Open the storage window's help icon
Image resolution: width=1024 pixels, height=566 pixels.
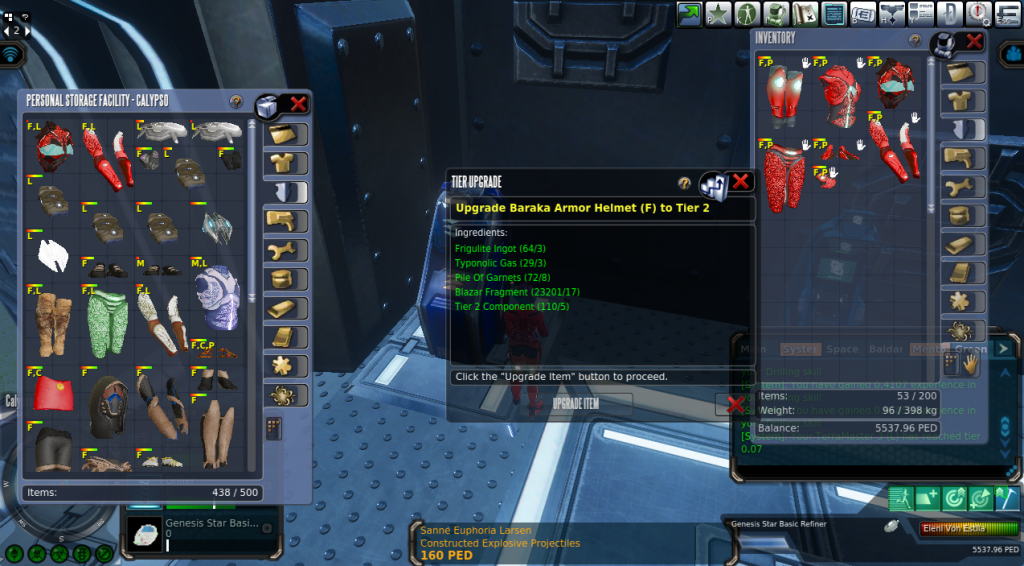pyautogui.click(x=236, y=102)
